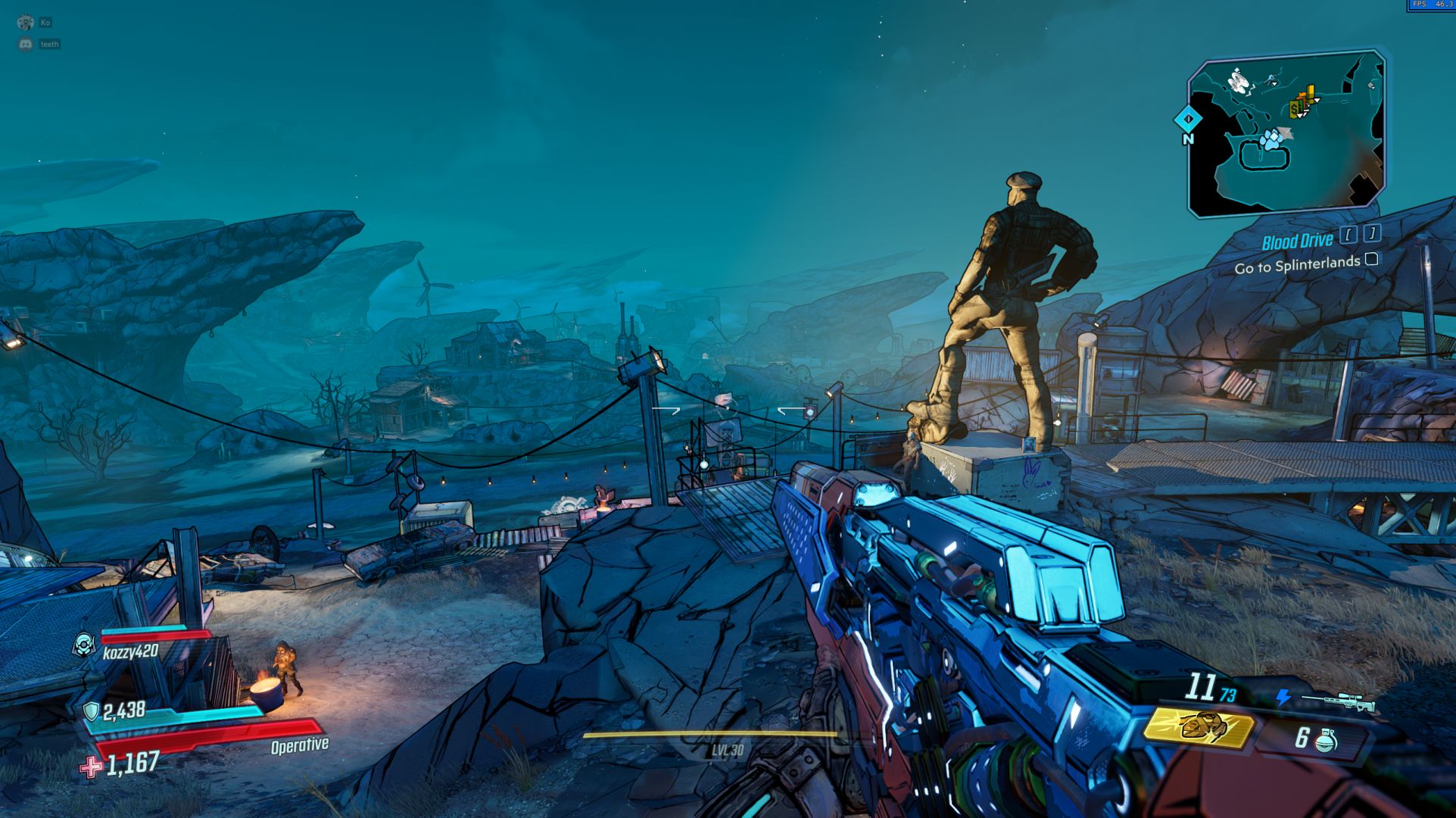Click the kozzy420 teammate portrait

[84, 645]
